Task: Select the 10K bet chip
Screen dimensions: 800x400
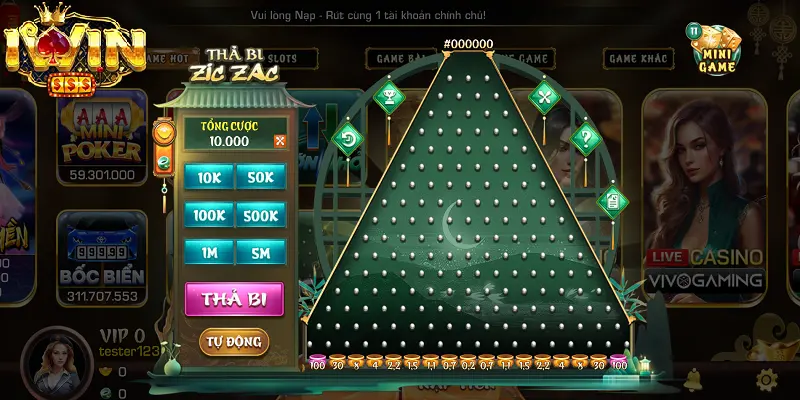Action: point(209,177)
